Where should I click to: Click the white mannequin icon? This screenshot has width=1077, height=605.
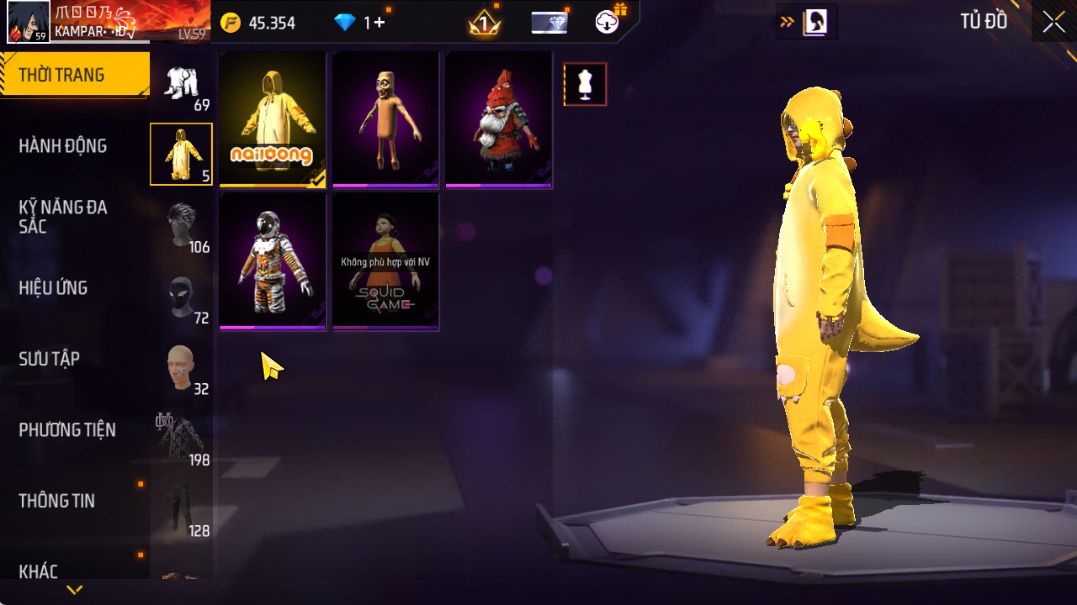tap(585, 85)
